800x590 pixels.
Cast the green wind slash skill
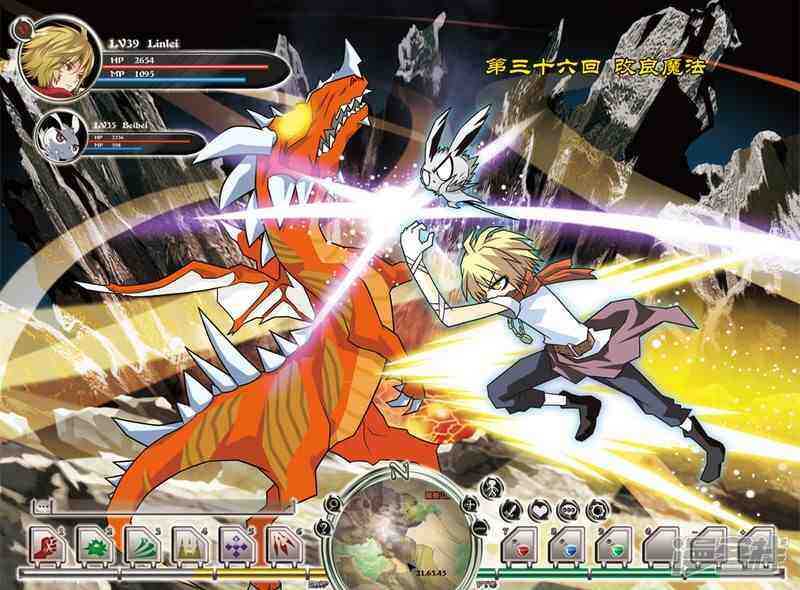click(141, 546)
